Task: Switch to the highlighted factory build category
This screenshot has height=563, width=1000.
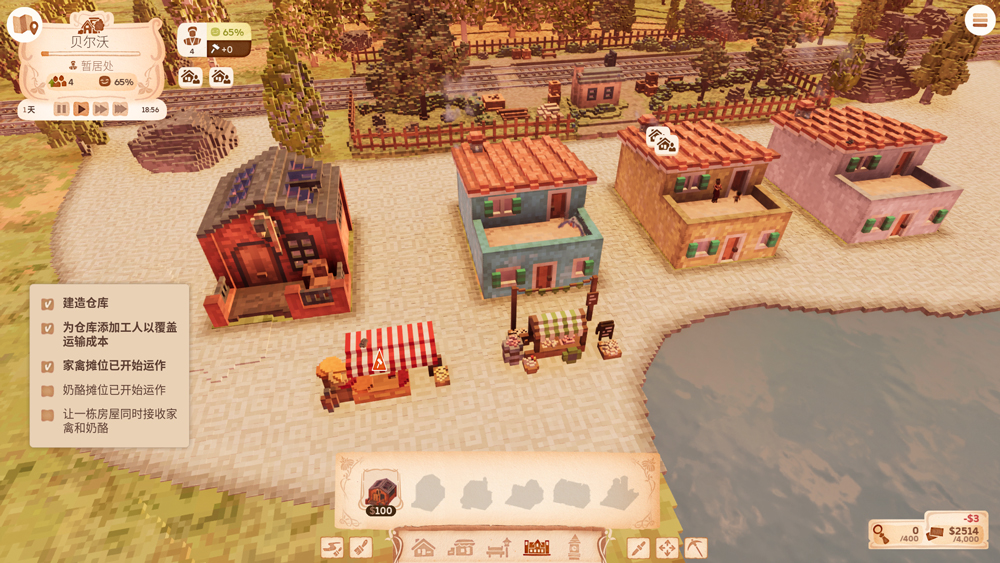Action: pyautogui.click(x=537, y=547)
